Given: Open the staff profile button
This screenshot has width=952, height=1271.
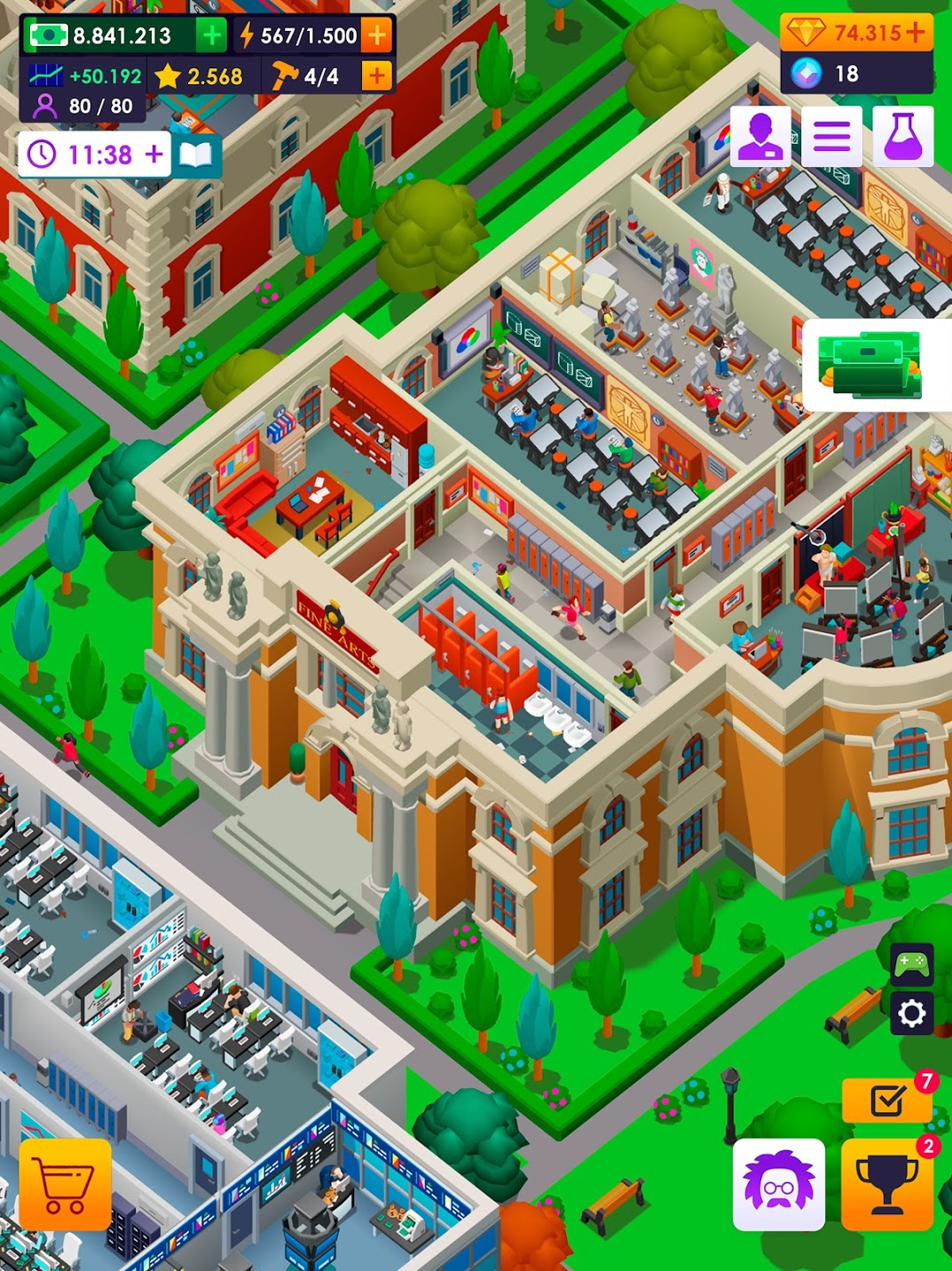Looking at the screenshot, I should pyautogui.click(x=760, y=137).
